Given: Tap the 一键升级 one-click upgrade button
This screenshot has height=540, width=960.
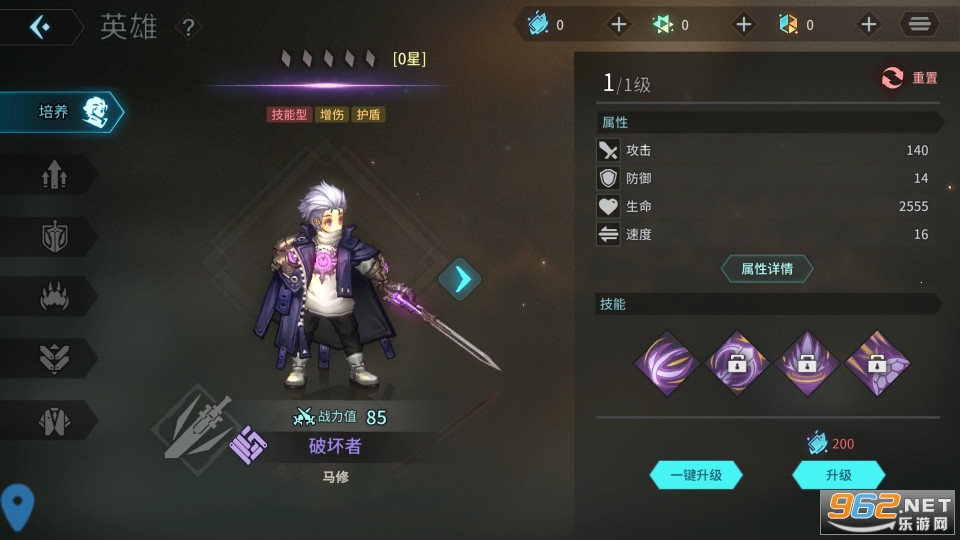Looking at the screenshot, I should coord(696,475).
